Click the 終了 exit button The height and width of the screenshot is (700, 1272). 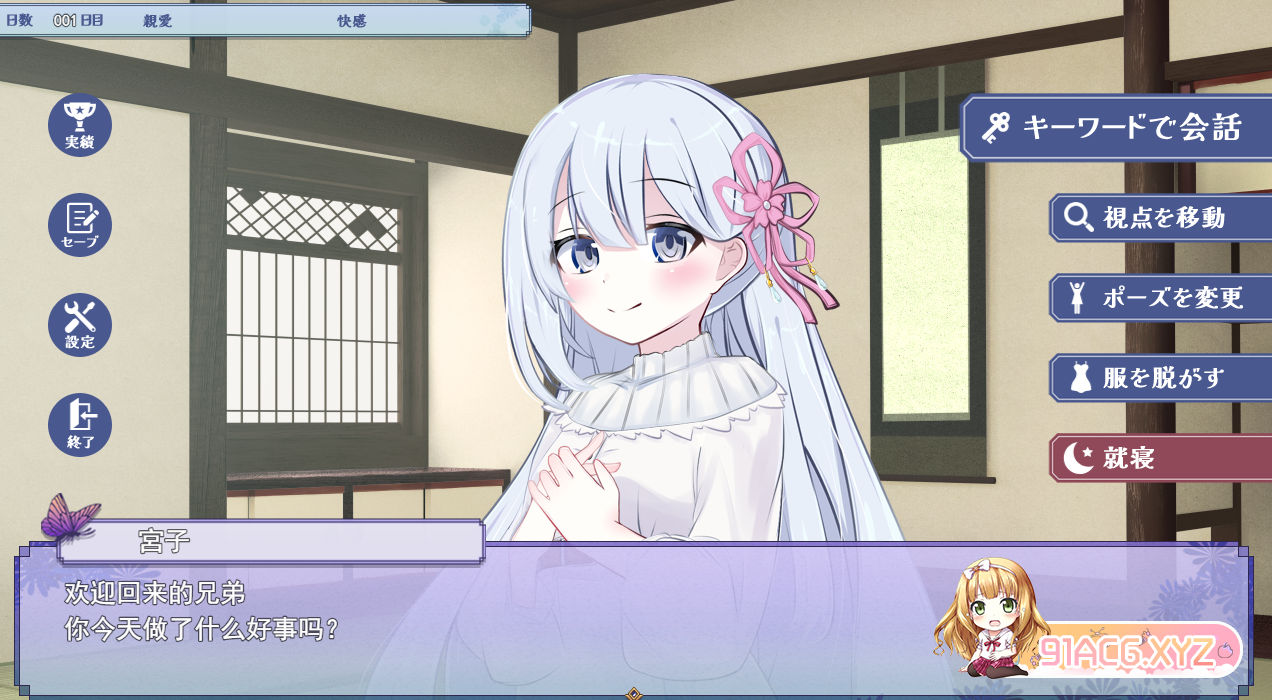[80, 425]
